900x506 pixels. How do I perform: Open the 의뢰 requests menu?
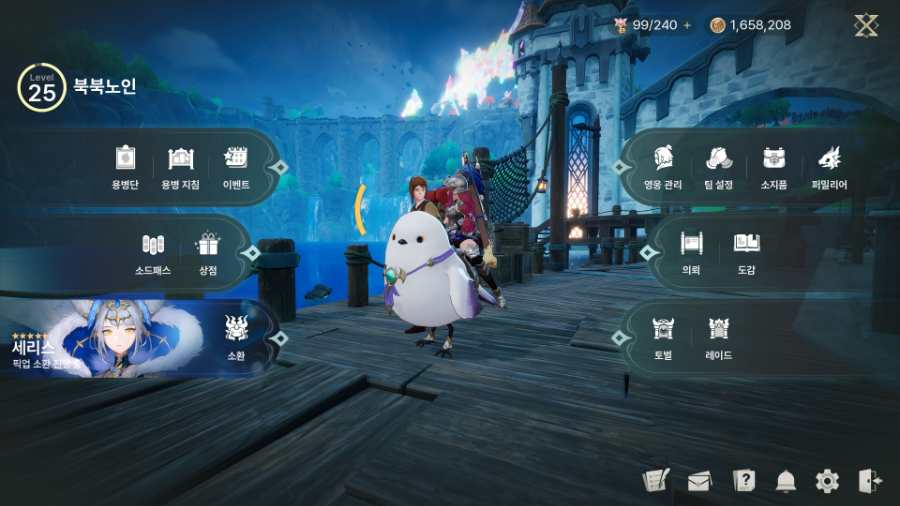click(691, 252)
